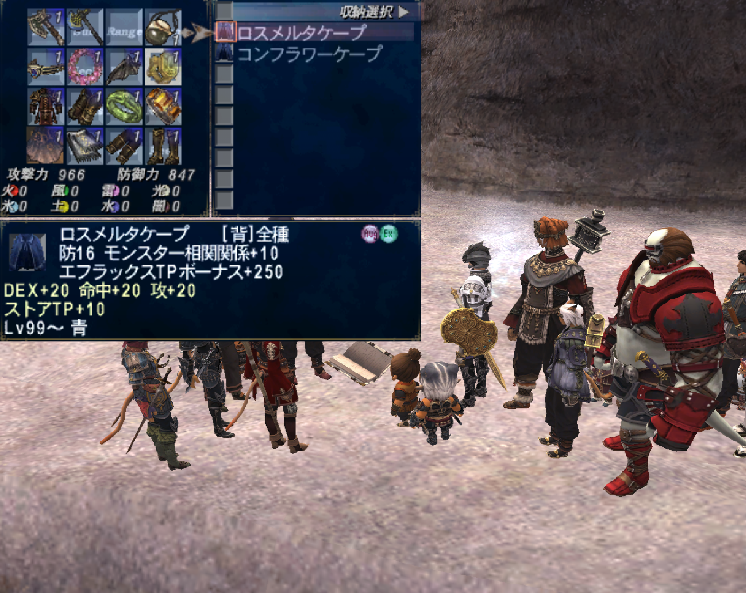Screen dimensions: 746x593
Task: Select the boots feet slot
Action: pos(163,144)
